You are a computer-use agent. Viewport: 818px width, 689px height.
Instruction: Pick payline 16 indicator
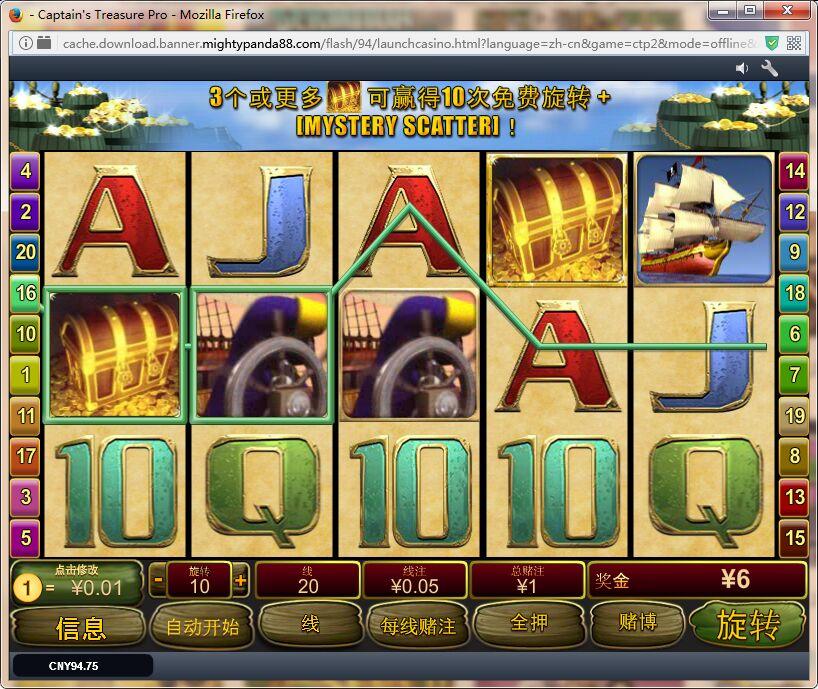[25, 293]
